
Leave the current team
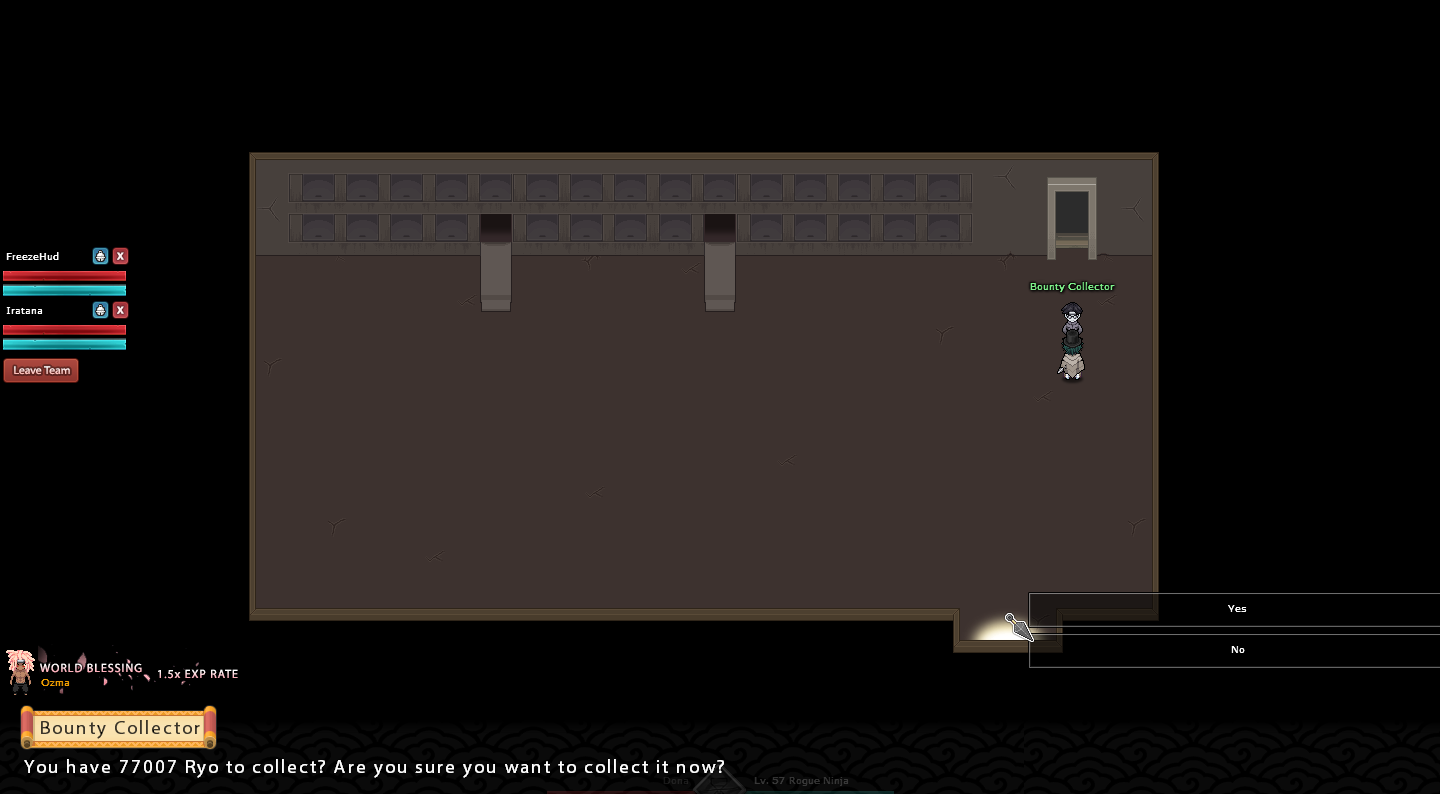[41, 370]
